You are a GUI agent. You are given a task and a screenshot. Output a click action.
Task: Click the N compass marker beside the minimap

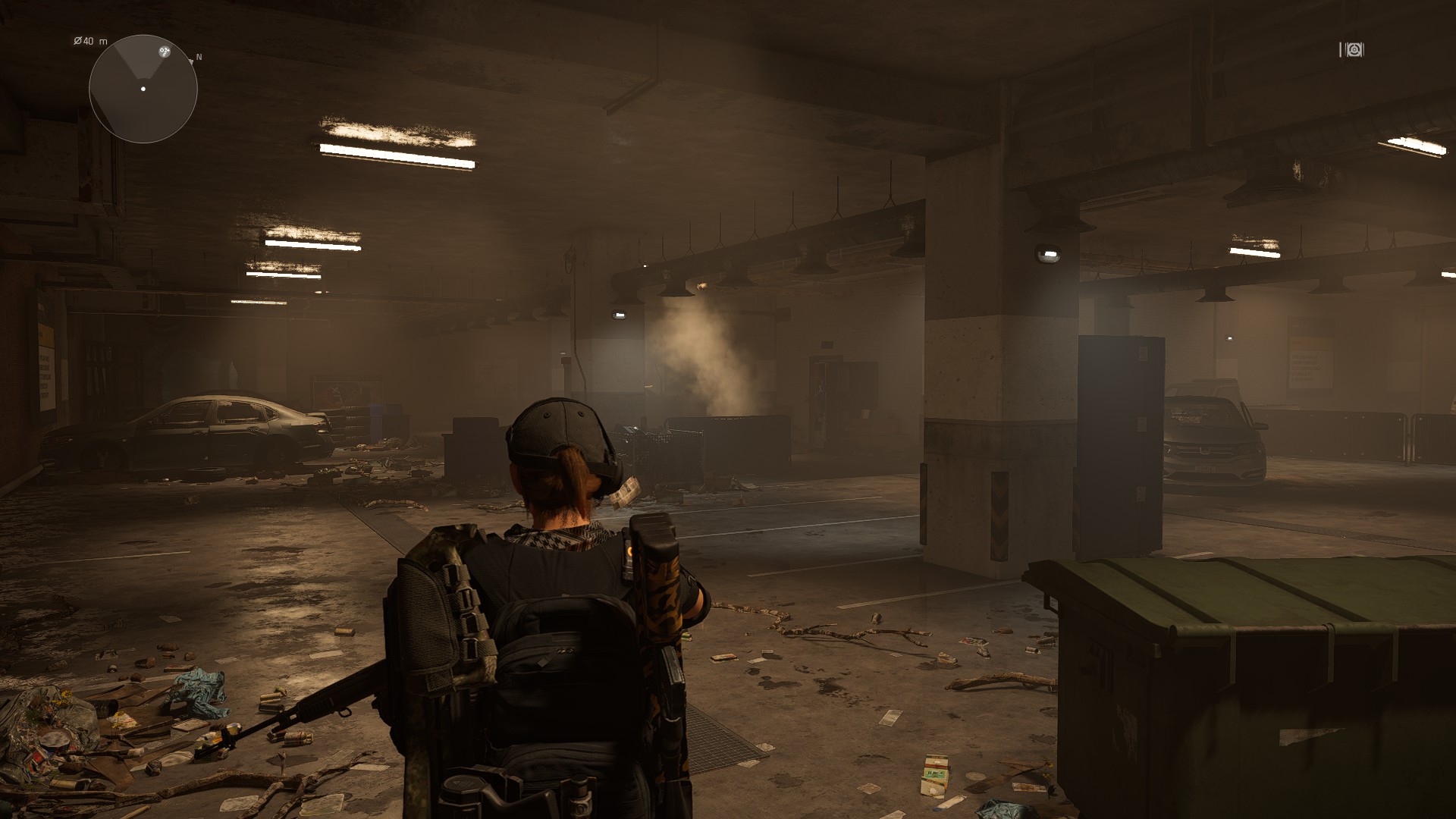coord(199,58)
